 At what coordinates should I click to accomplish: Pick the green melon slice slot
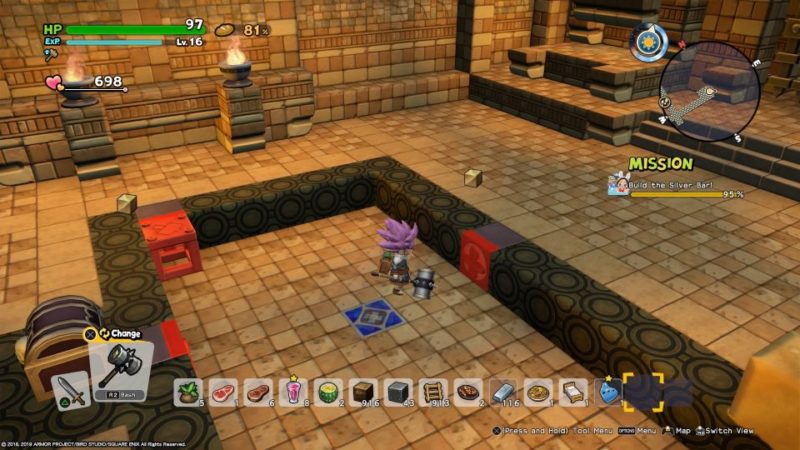tap(328, 391)
